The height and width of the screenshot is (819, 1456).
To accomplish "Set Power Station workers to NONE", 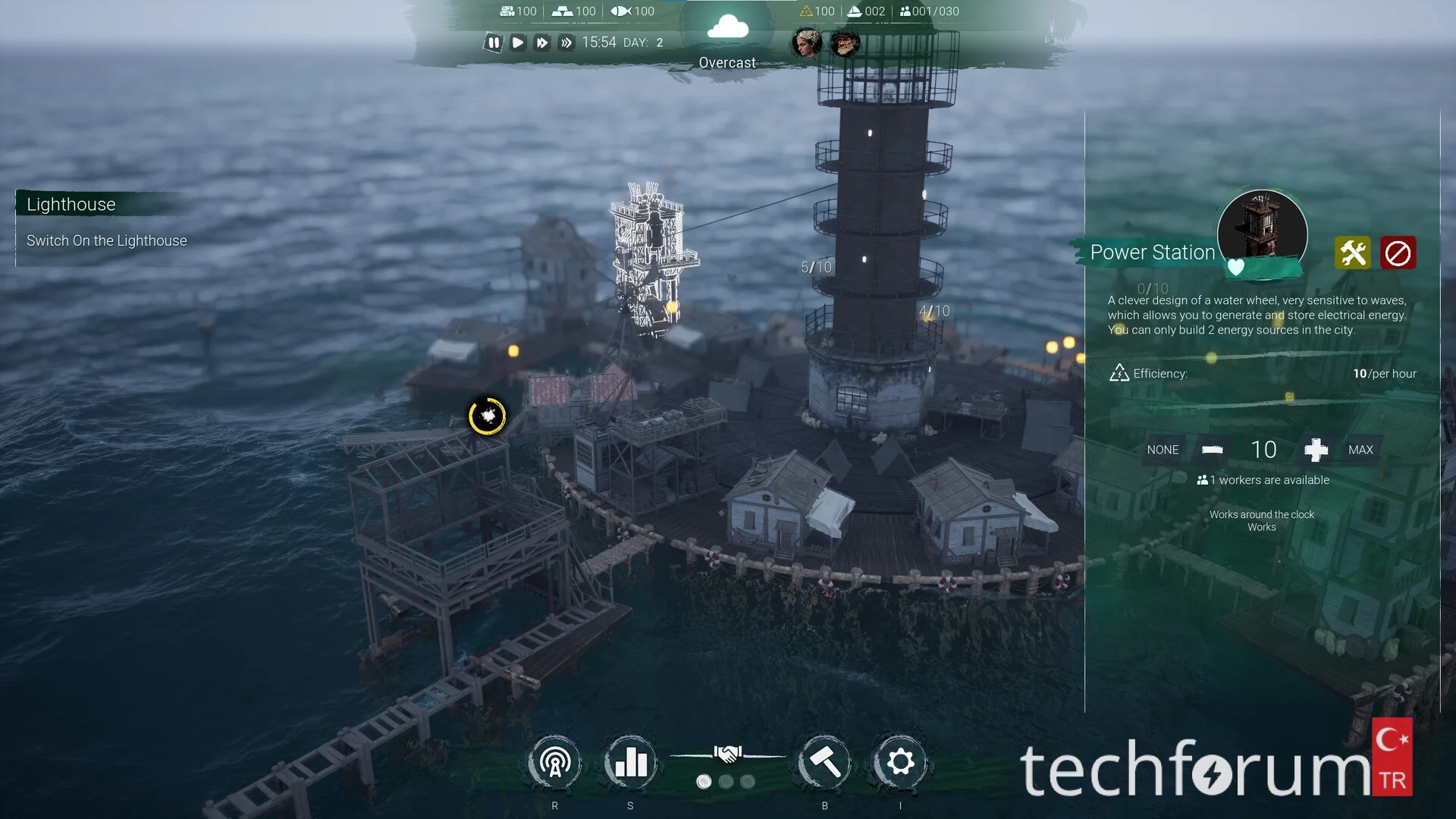I will point(1163,450).
